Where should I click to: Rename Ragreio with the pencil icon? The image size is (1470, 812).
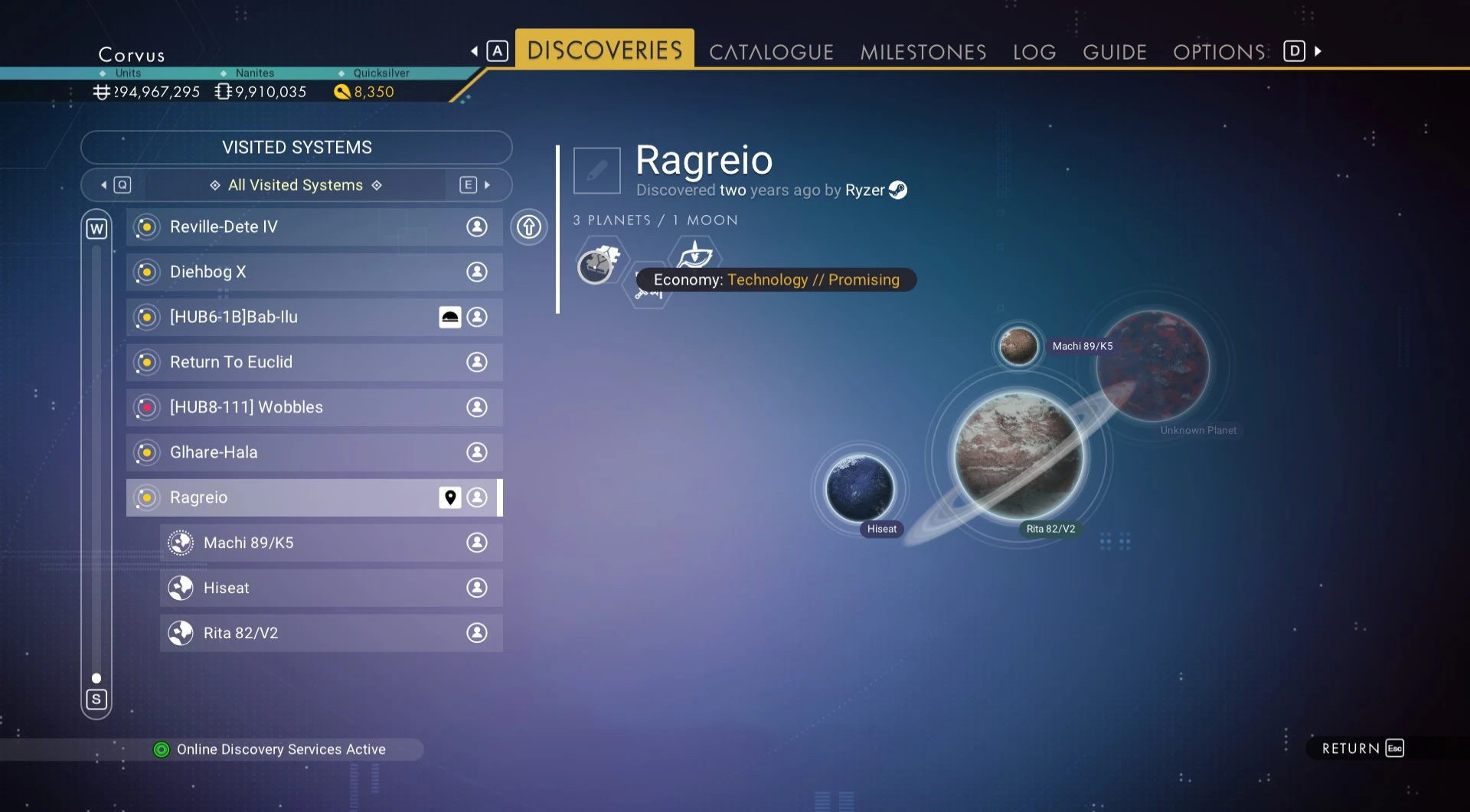pyautogui.click(x=597, y=171)
